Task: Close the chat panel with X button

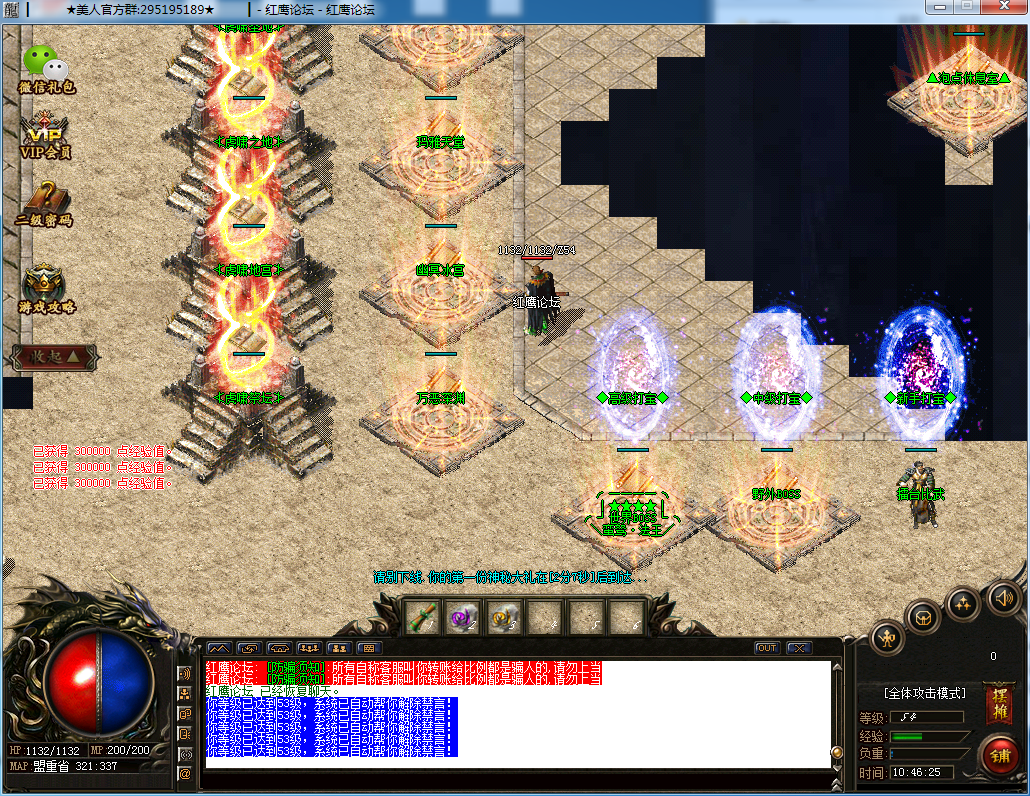Action: [798, 648]
